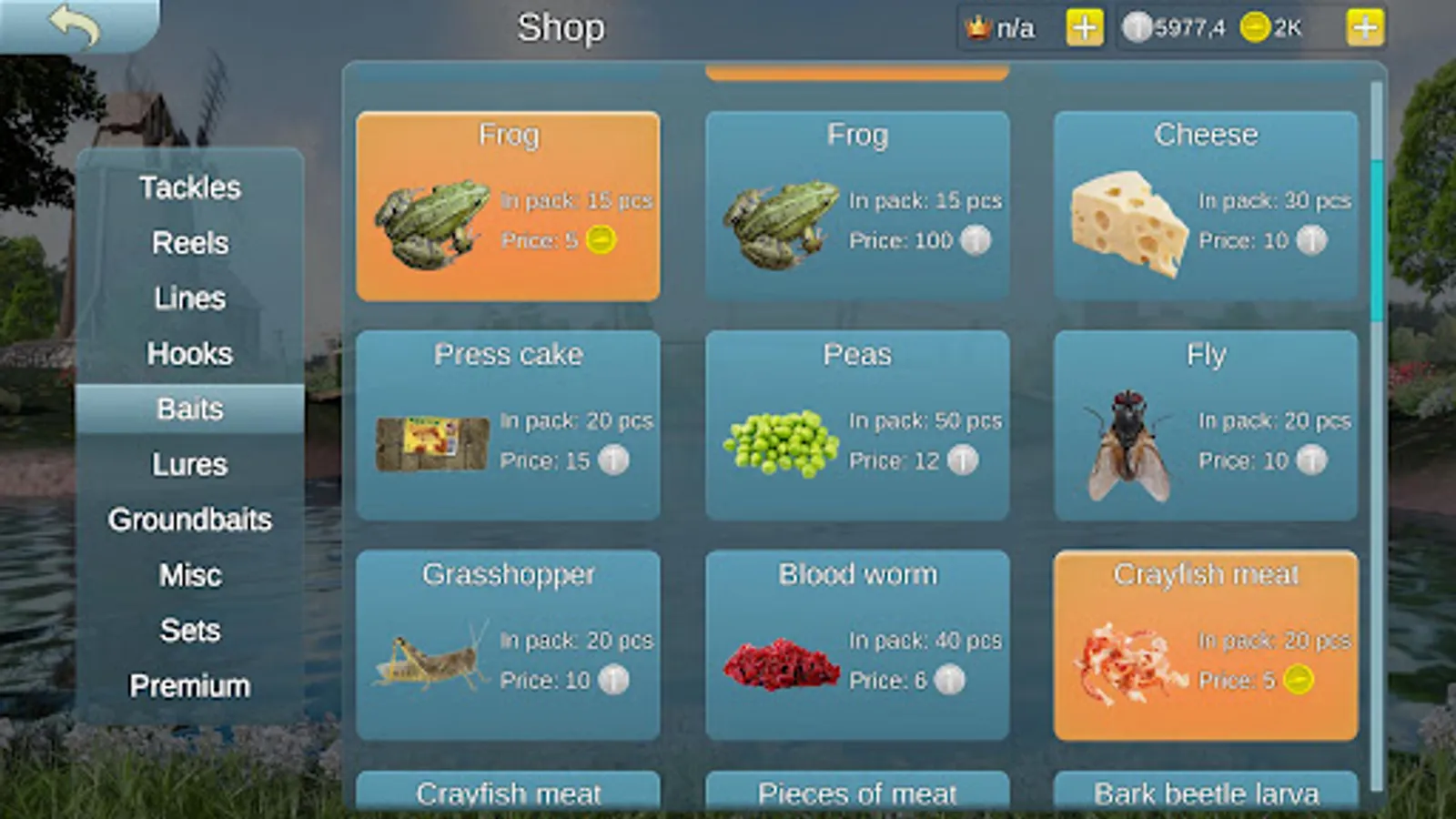This screenshot has height=819, width=1456.
Task: Select the orange Crayfish meat card
Action: click(x=1206, y=646)
